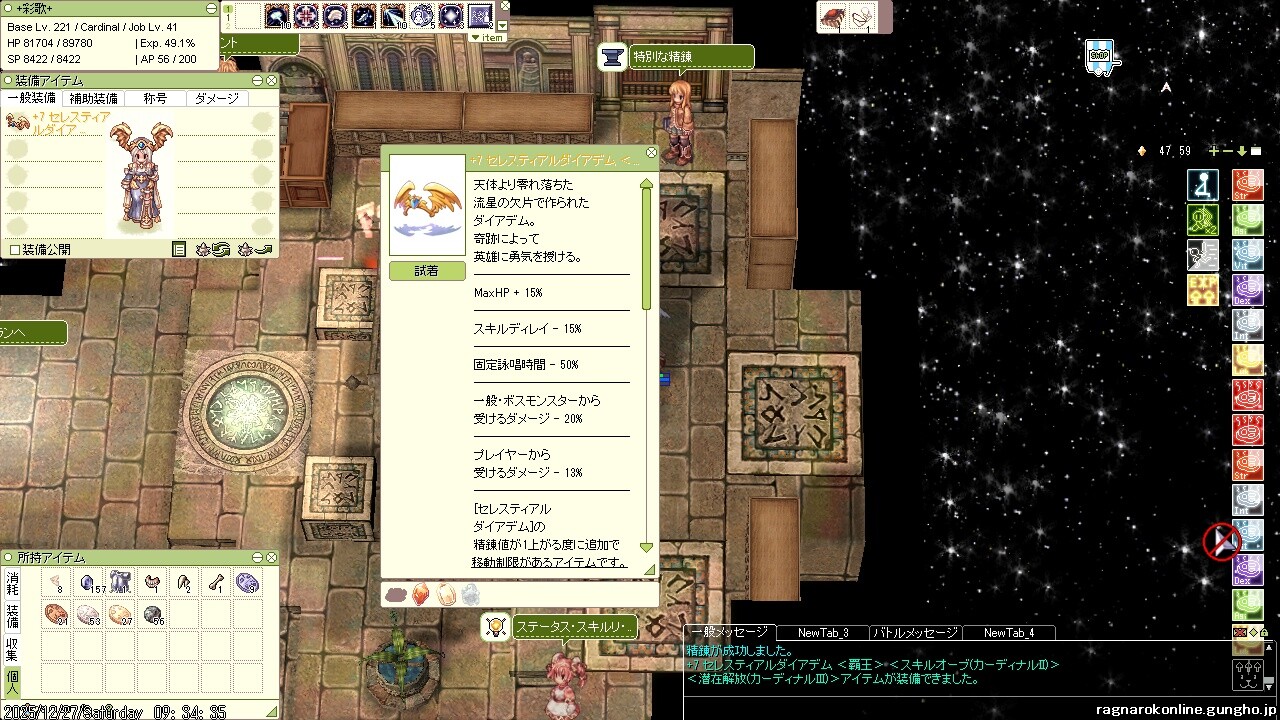
Task: Minimize the 所持アイテム inventory window
Action: pos(258,557)
